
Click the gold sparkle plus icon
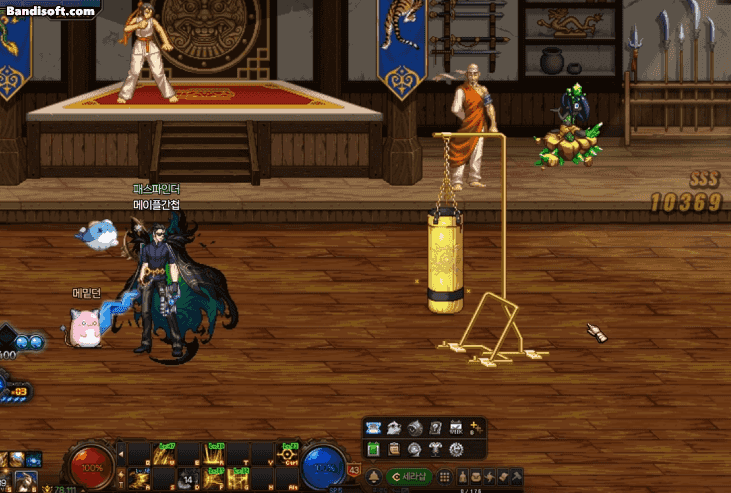coord(475,428)
